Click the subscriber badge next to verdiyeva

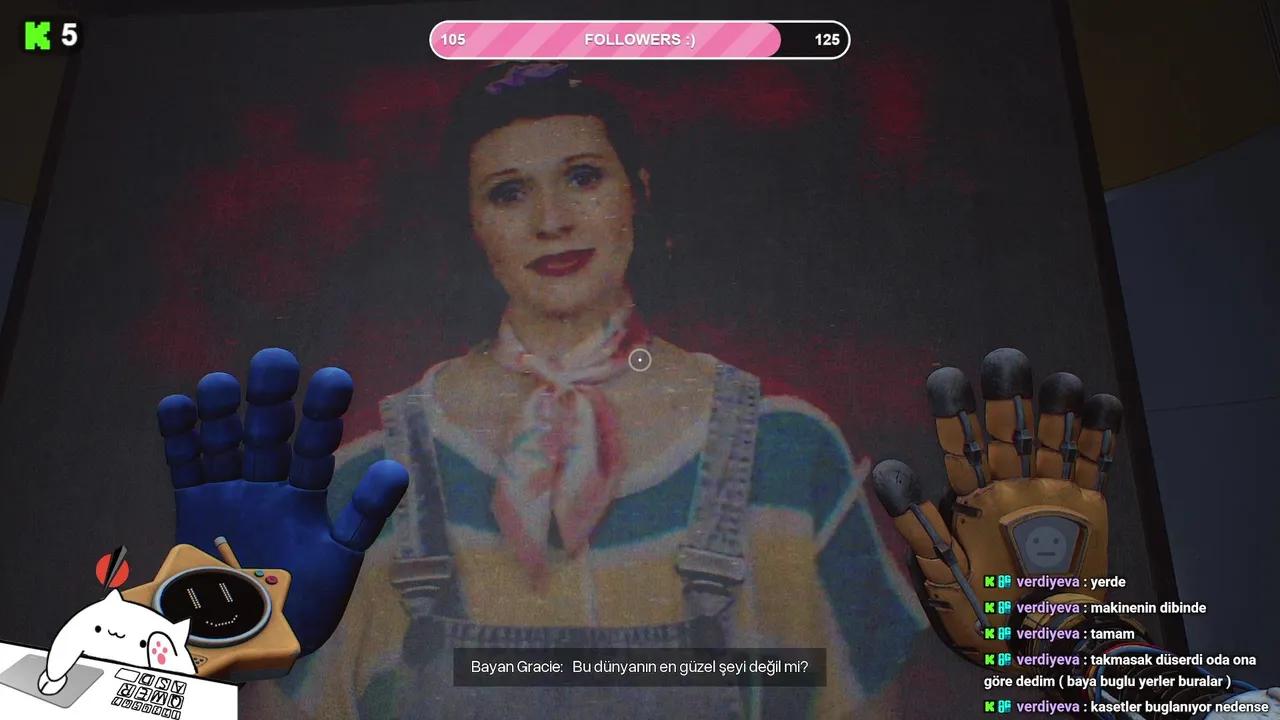(1003, 582)
